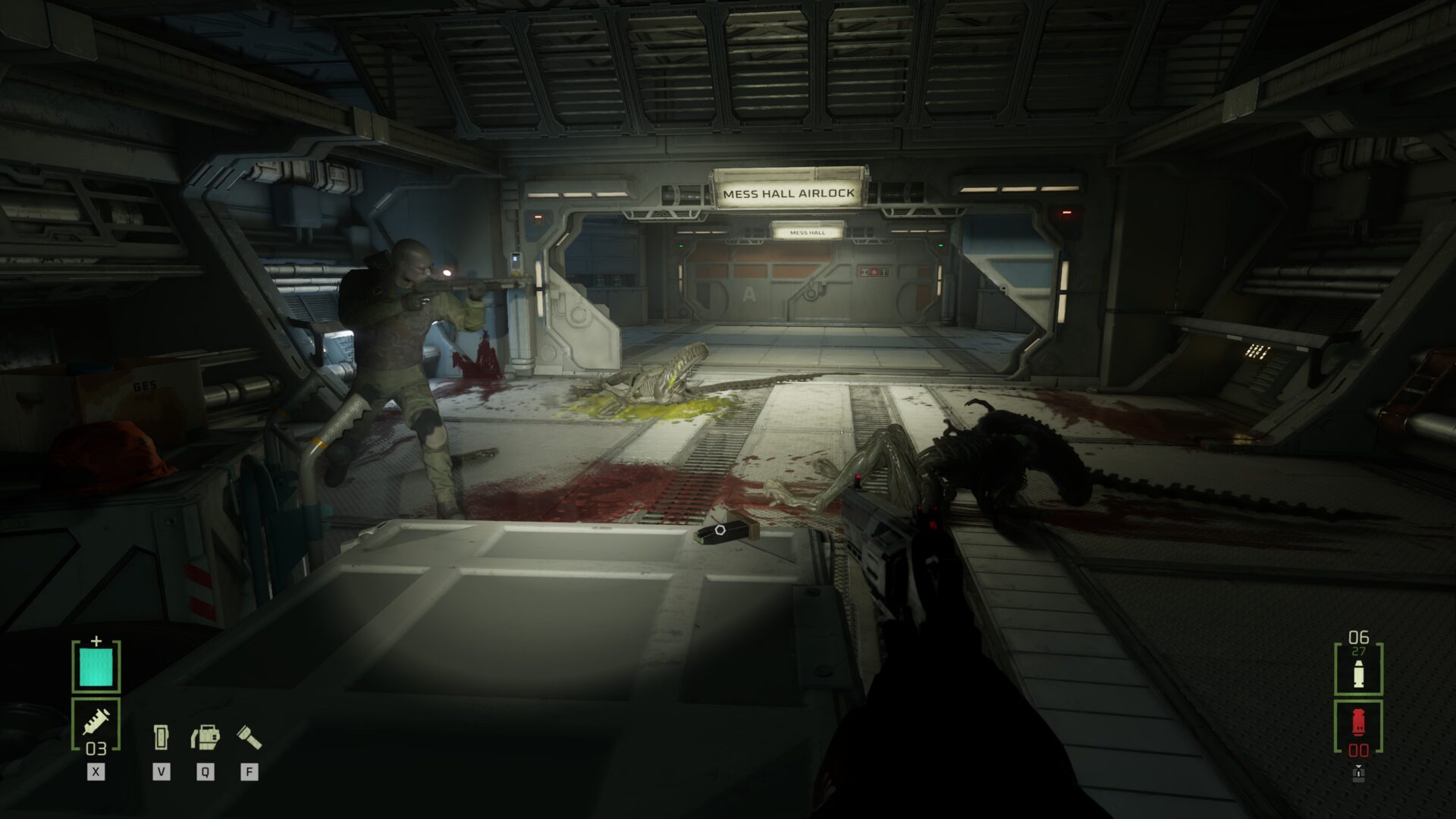Open the backpack inventory icon
The width and height of the screenshot is (1456, 819).
coord(205,736)
